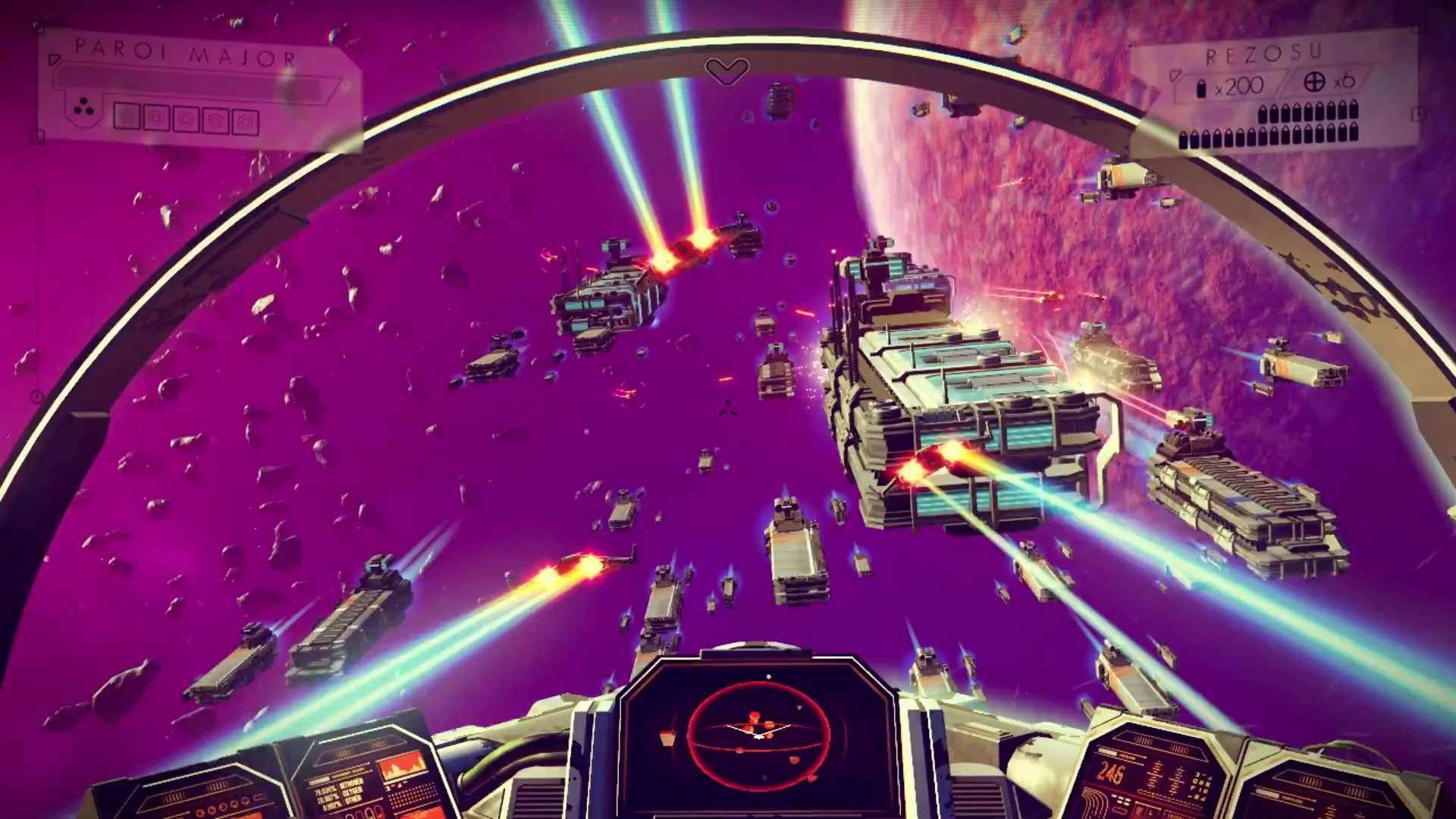Click the circular red radar scope
1456x819 pixels.
pos(758,733)
